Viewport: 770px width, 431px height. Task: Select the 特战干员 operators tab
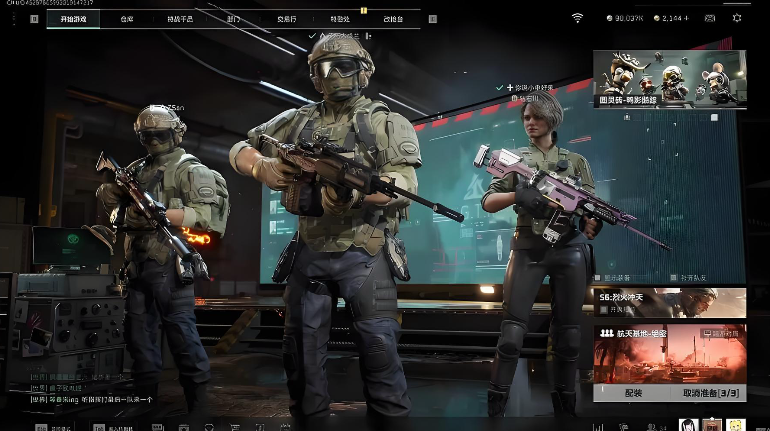pyautogui.click(x=180, y=19)
